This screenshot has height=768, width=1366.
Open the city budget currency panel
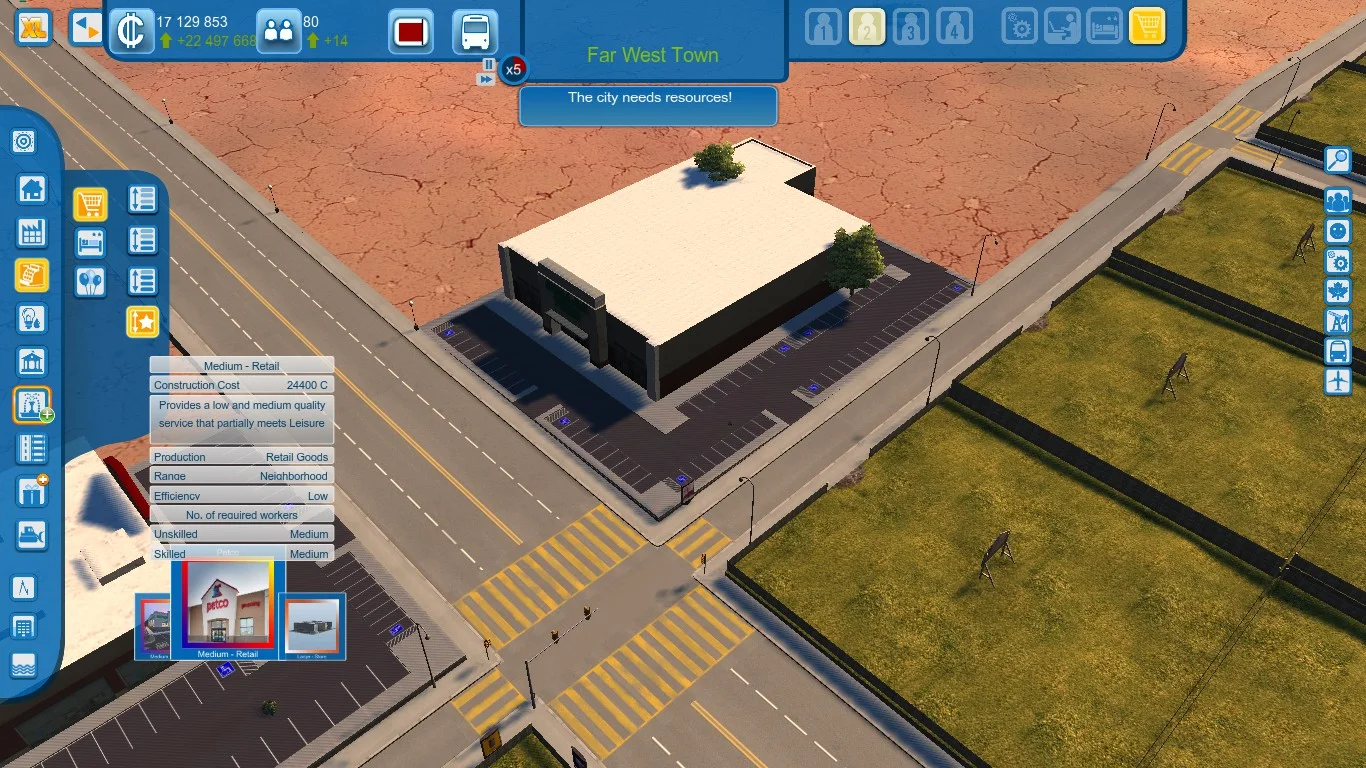pyautogui.click(x=130, y=30)
